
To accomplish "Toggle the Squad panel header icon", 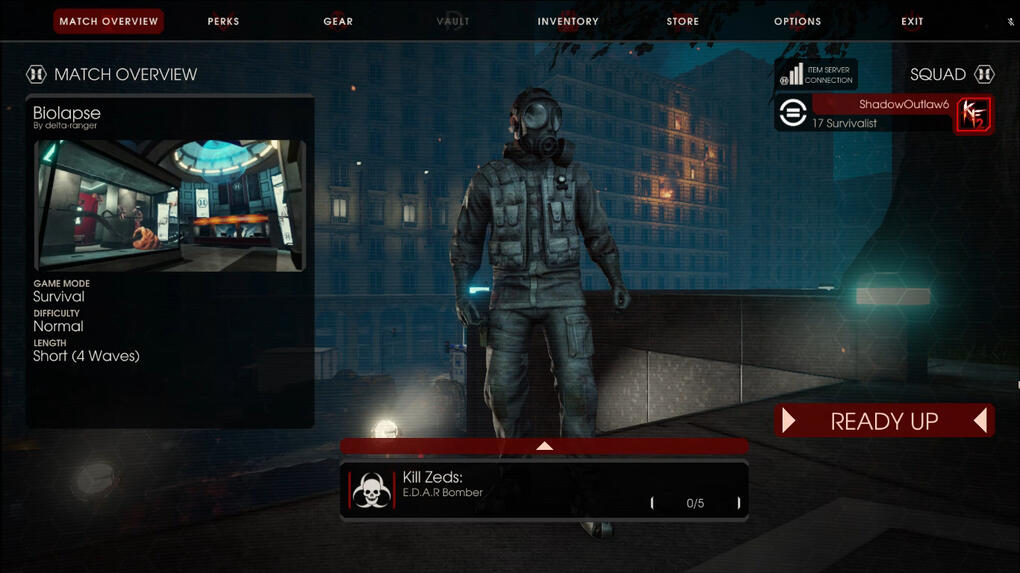I will click(984, 74).
